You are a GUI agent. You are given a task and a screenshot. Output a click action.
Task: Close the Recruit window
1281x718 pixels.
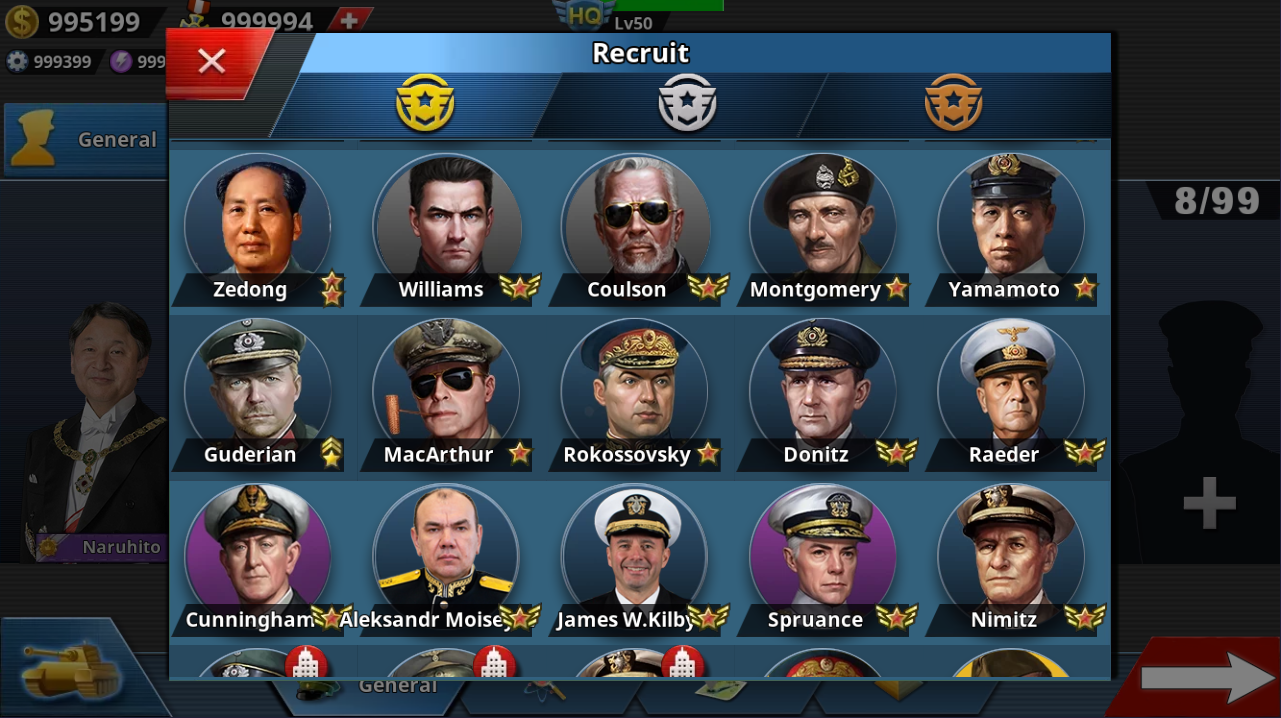(x=212, y=62)
